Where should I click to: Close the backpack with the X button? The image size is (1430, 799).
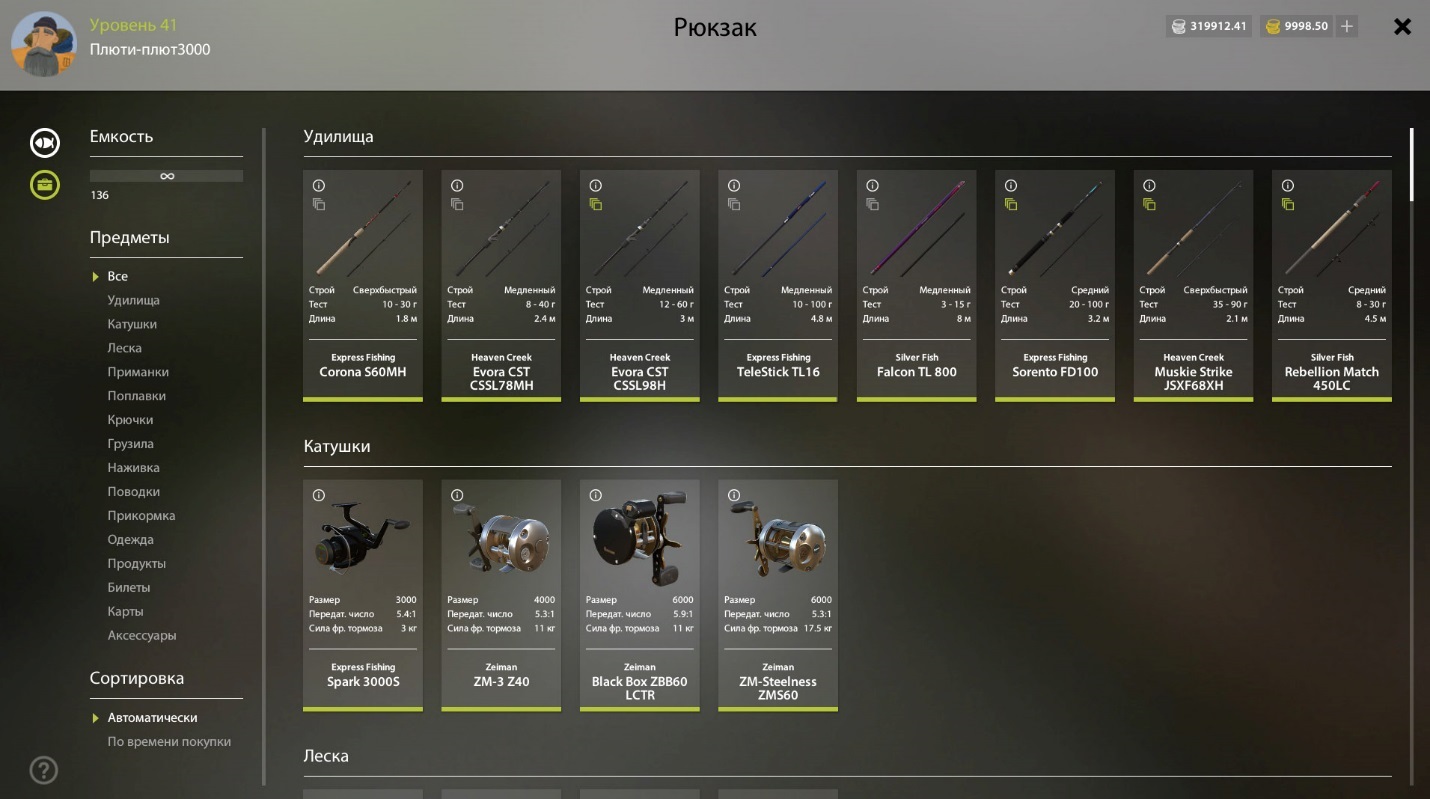coord(1402,27)
